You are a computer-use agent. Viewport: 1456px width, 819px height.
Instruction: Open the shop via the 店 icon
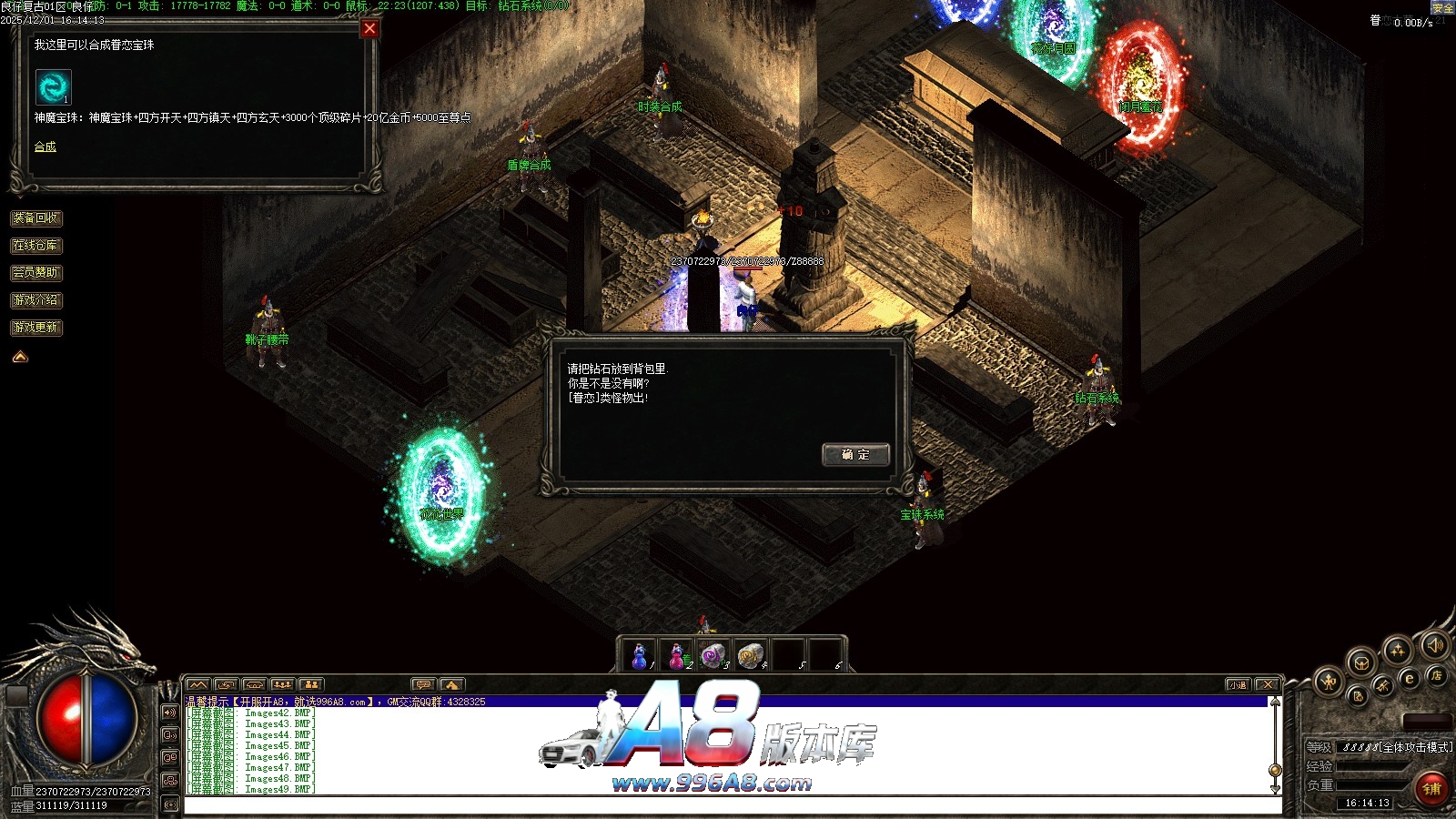[x=1437, y=675]
